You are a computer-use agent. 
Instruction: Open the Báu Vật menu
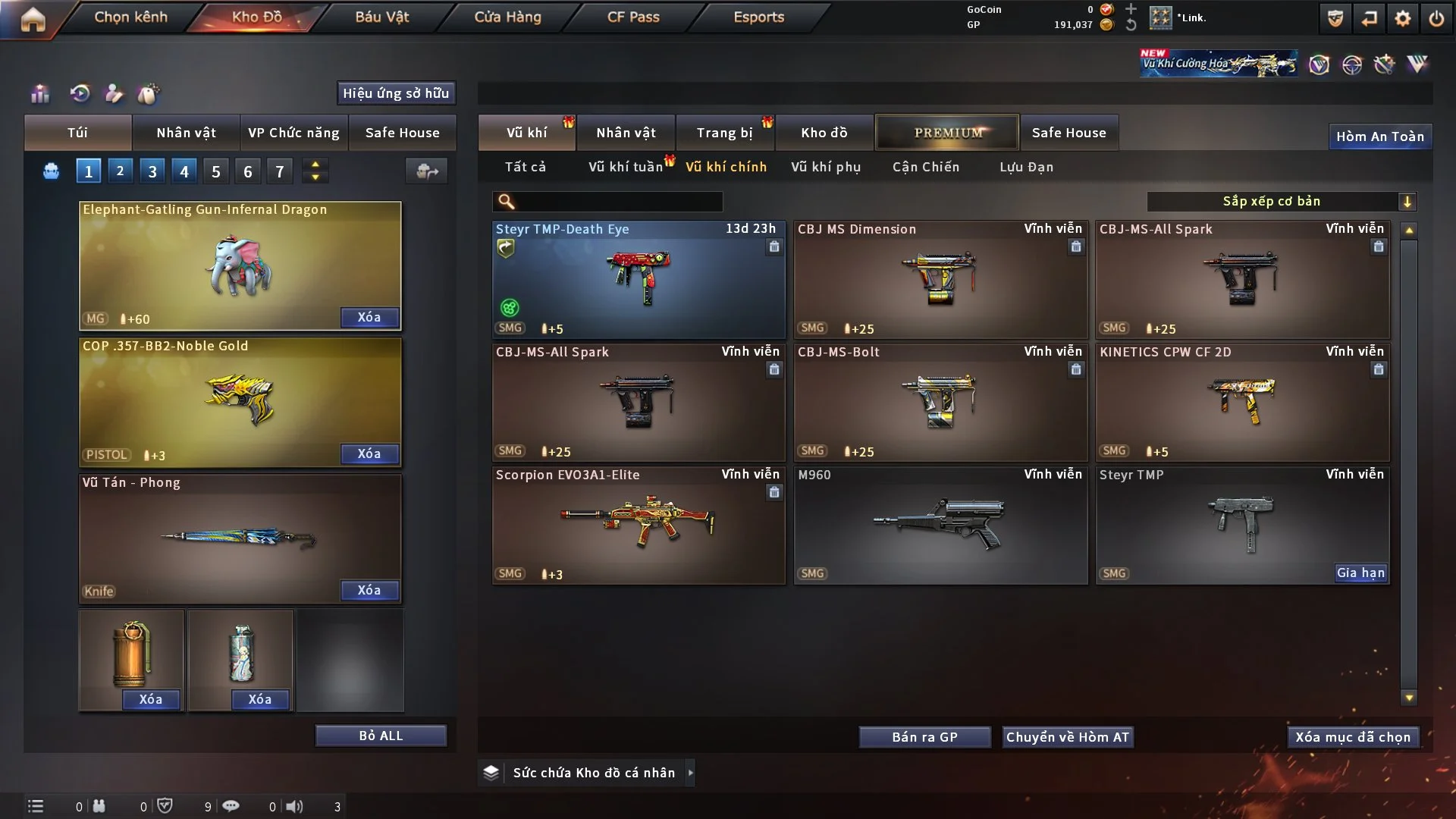point(381,17)
